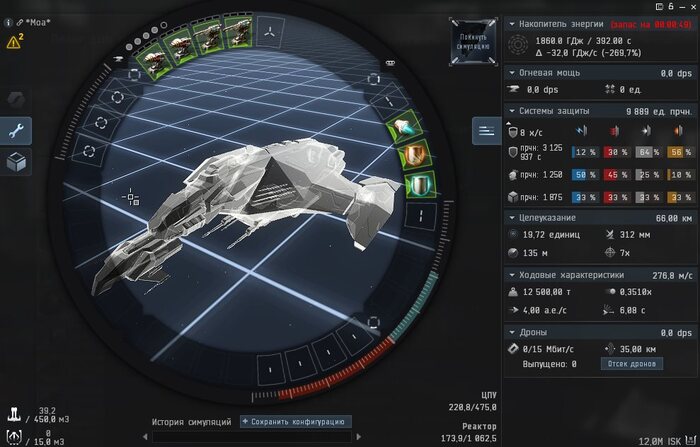Toggle the "Ходовые характеристики" navigation section
Viewport: 700px width, 447px height.
point(512,274)
